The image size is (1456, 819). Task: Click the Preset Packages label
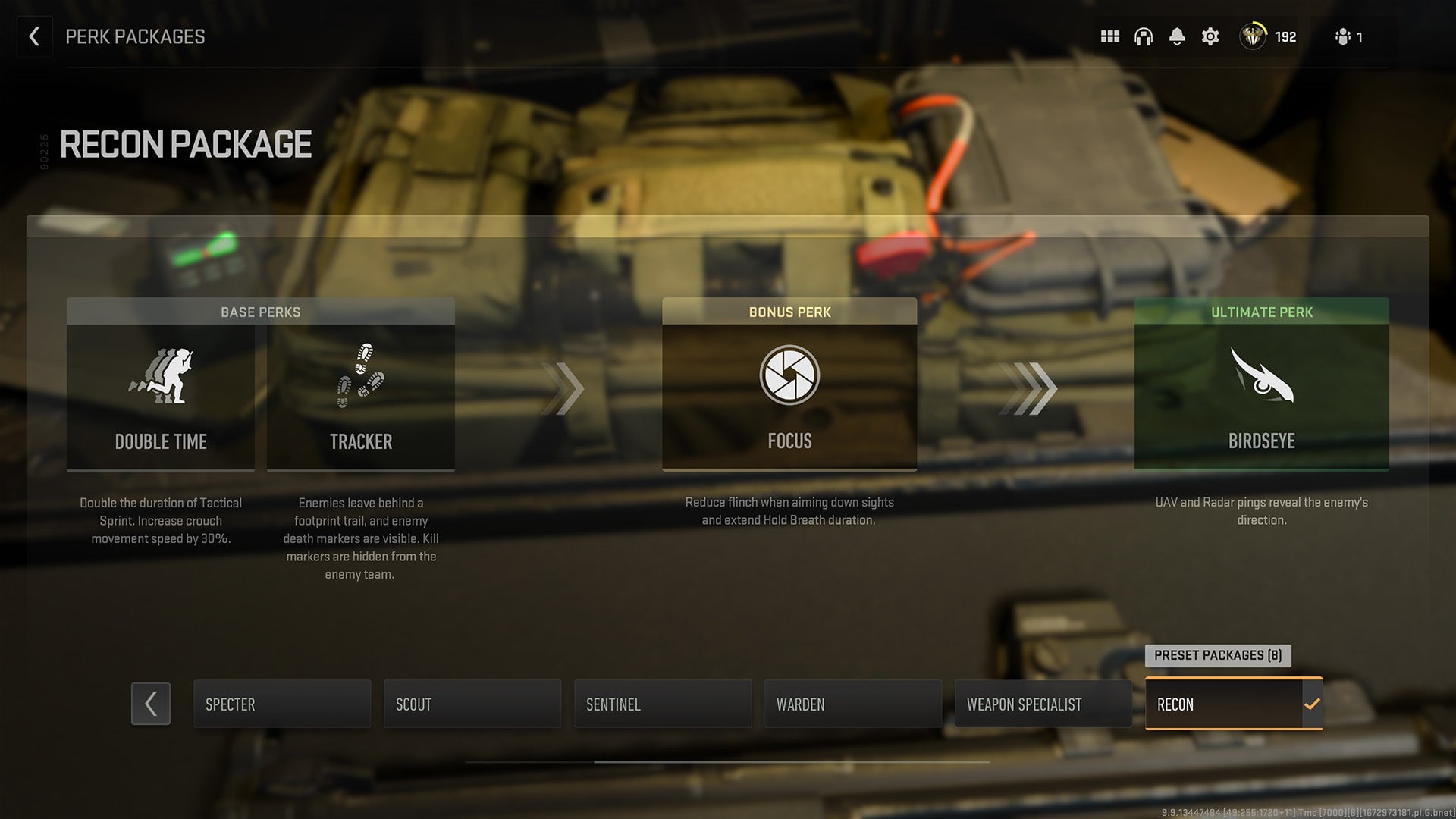click(1218, 655)
